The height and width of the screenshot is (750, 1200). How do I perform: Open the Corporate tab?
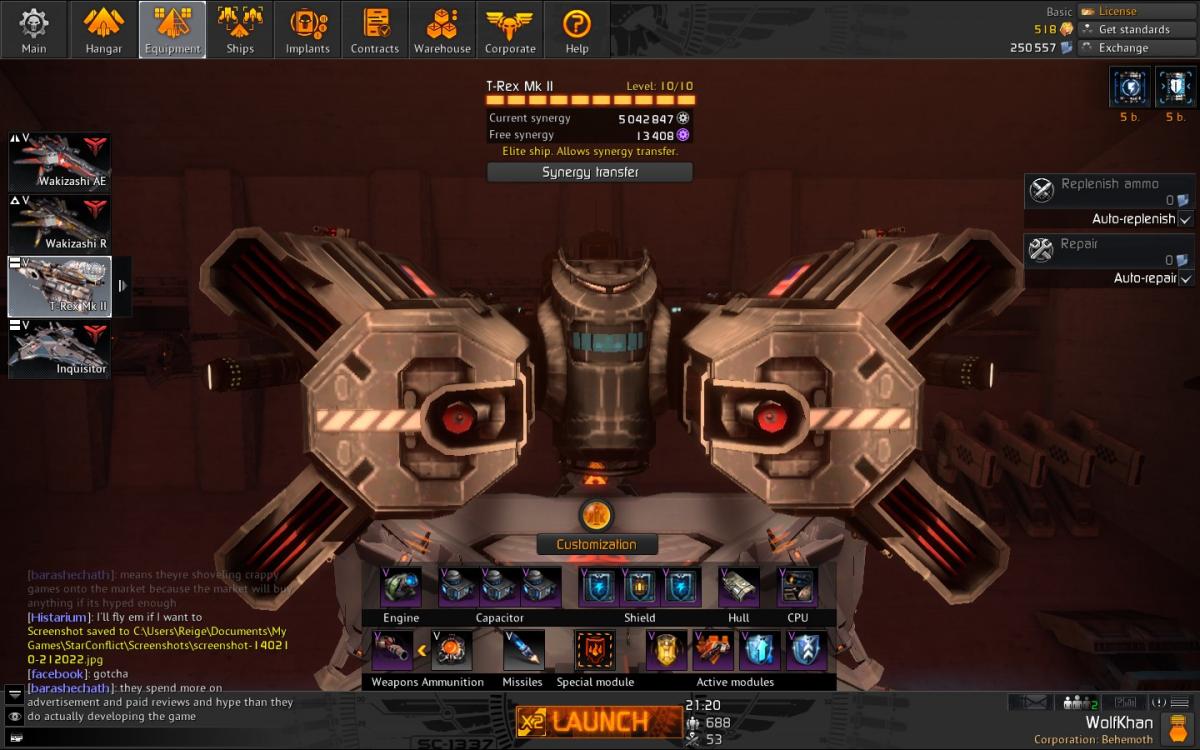pyautogui.click(x=510, y=30)
